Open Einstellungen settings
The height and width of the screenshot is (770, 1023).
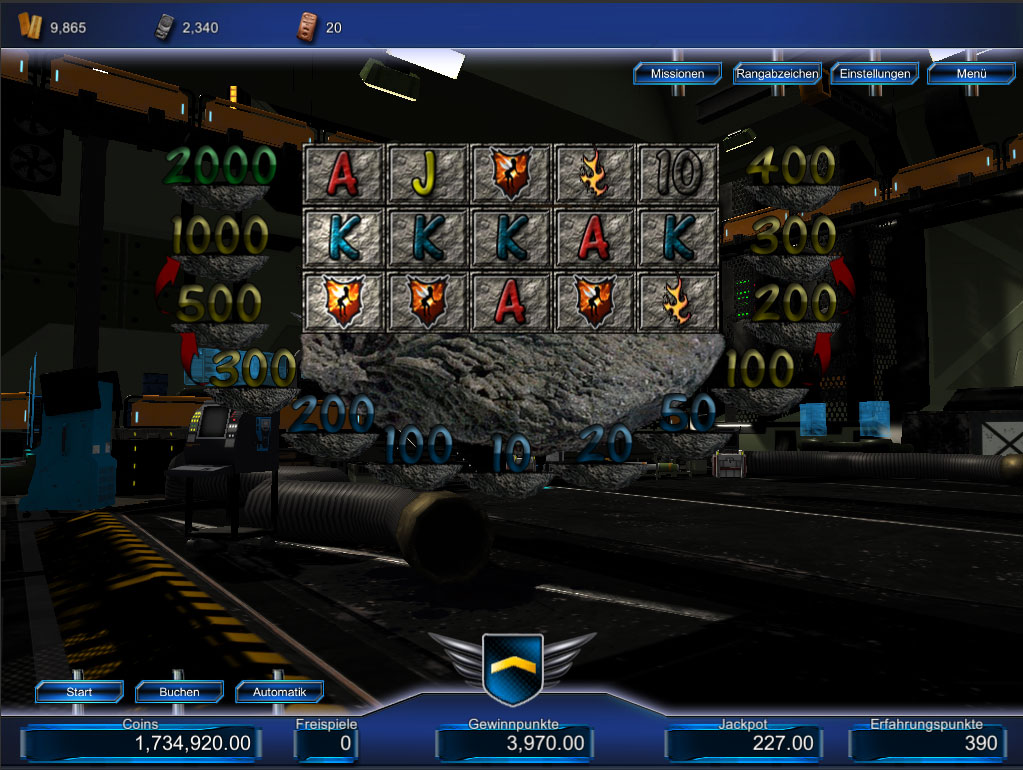(x=875, y=73)
